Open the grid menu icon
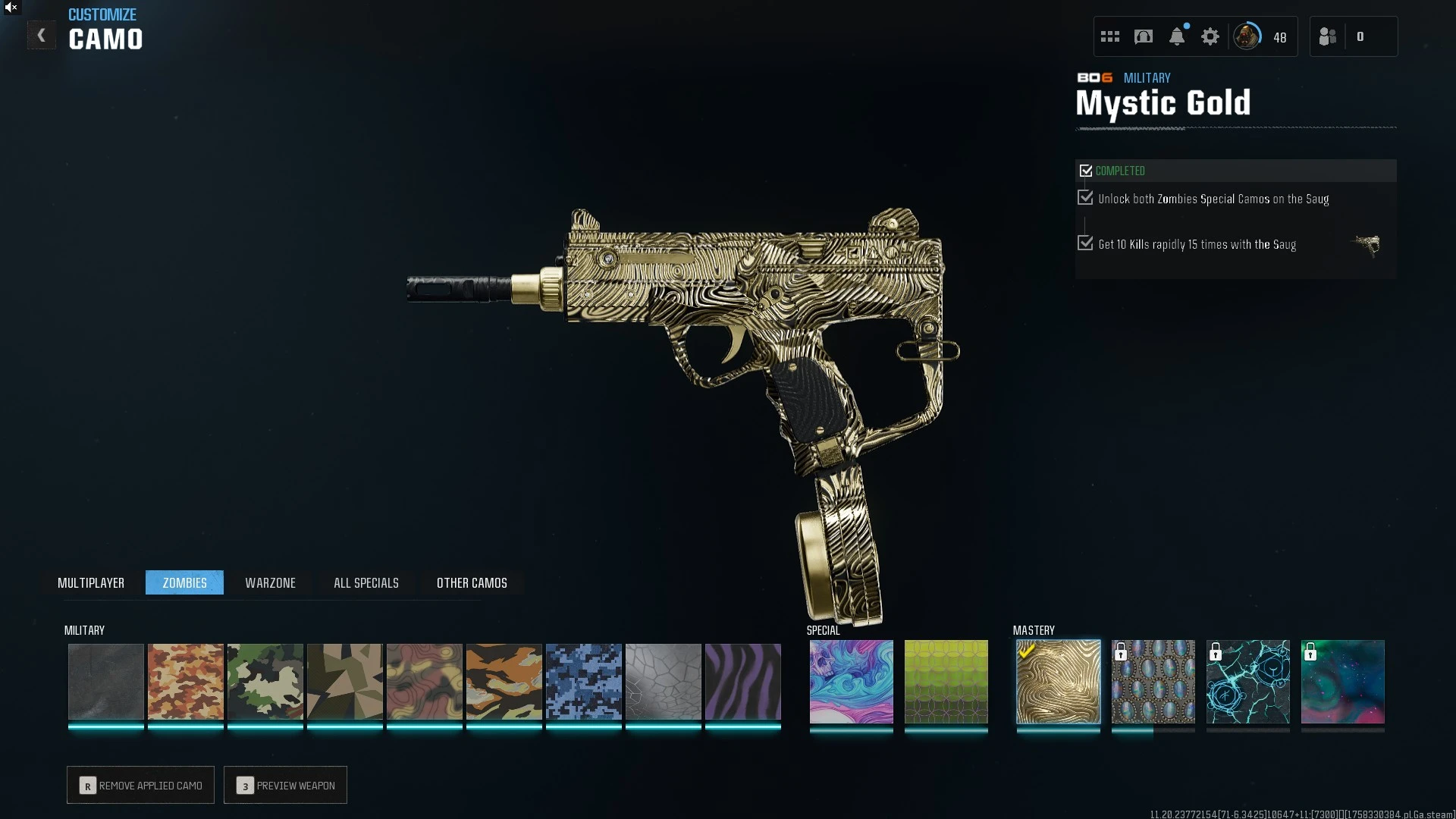 [x=1110, y=36]
